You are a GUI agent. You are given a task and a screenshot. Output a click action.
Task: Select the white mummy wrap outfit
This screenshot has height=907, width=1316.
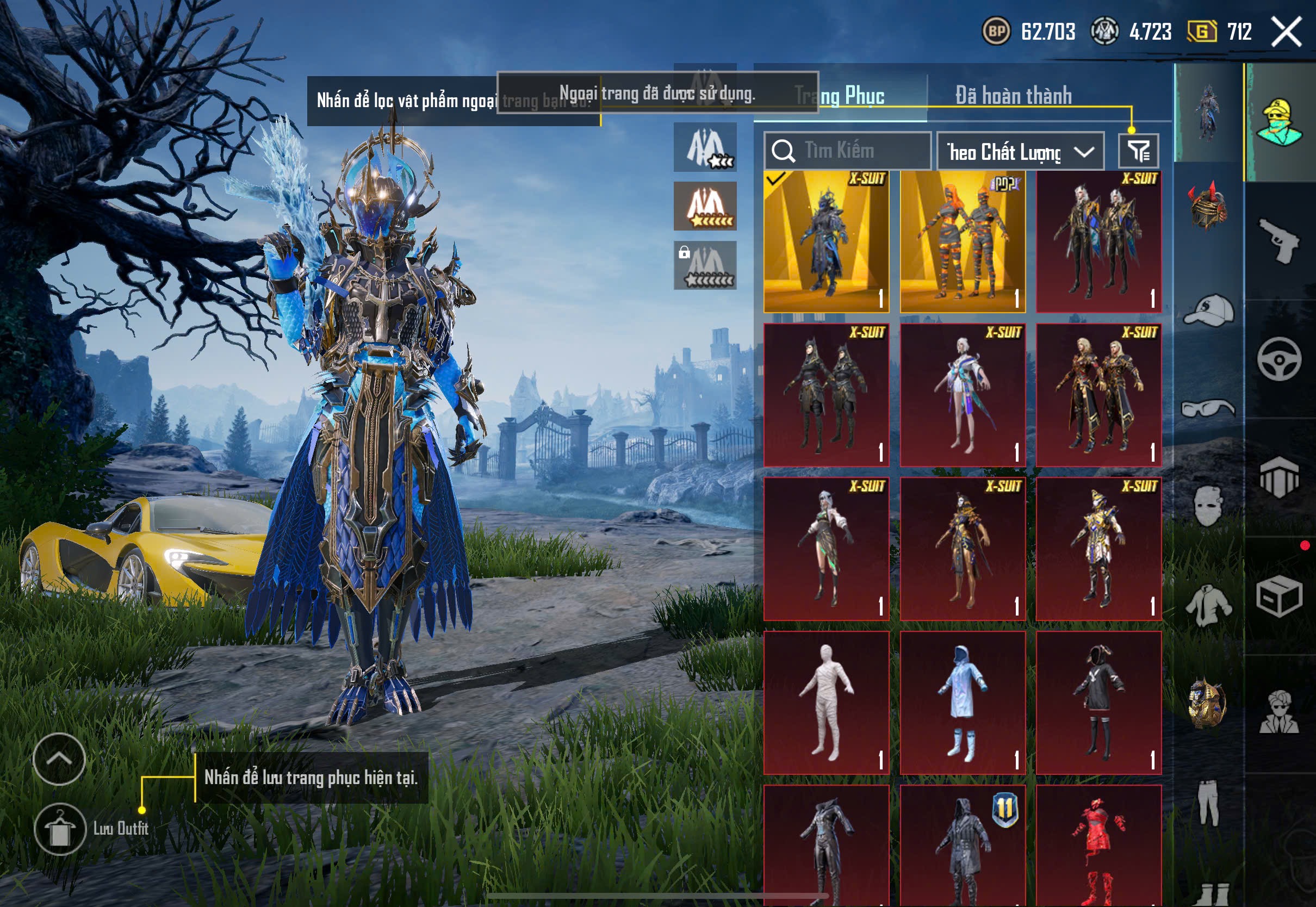(x=826, y=703)
